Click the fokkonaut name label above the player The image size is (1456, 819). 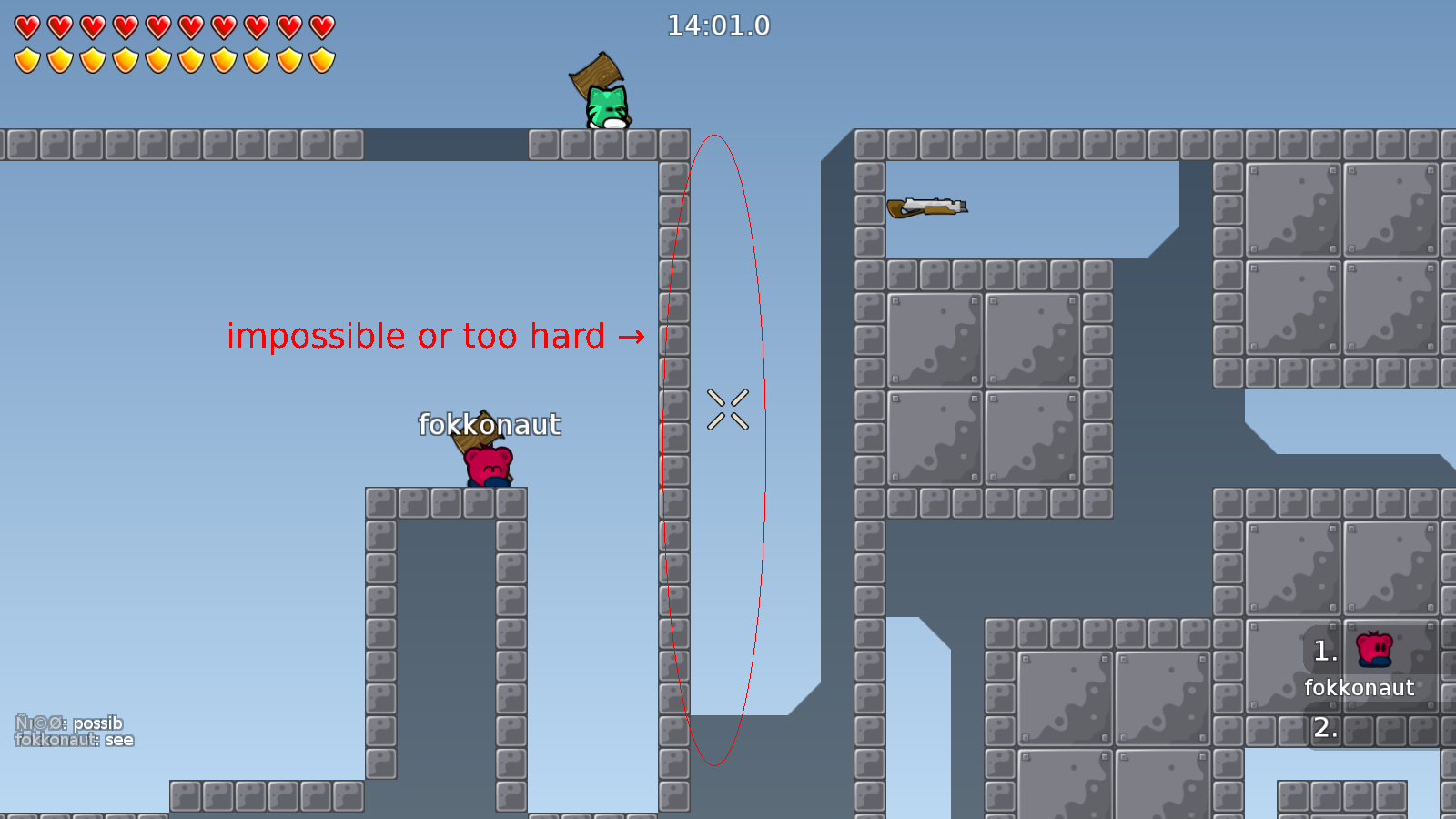pyautogui.click(x=490, y=424)
